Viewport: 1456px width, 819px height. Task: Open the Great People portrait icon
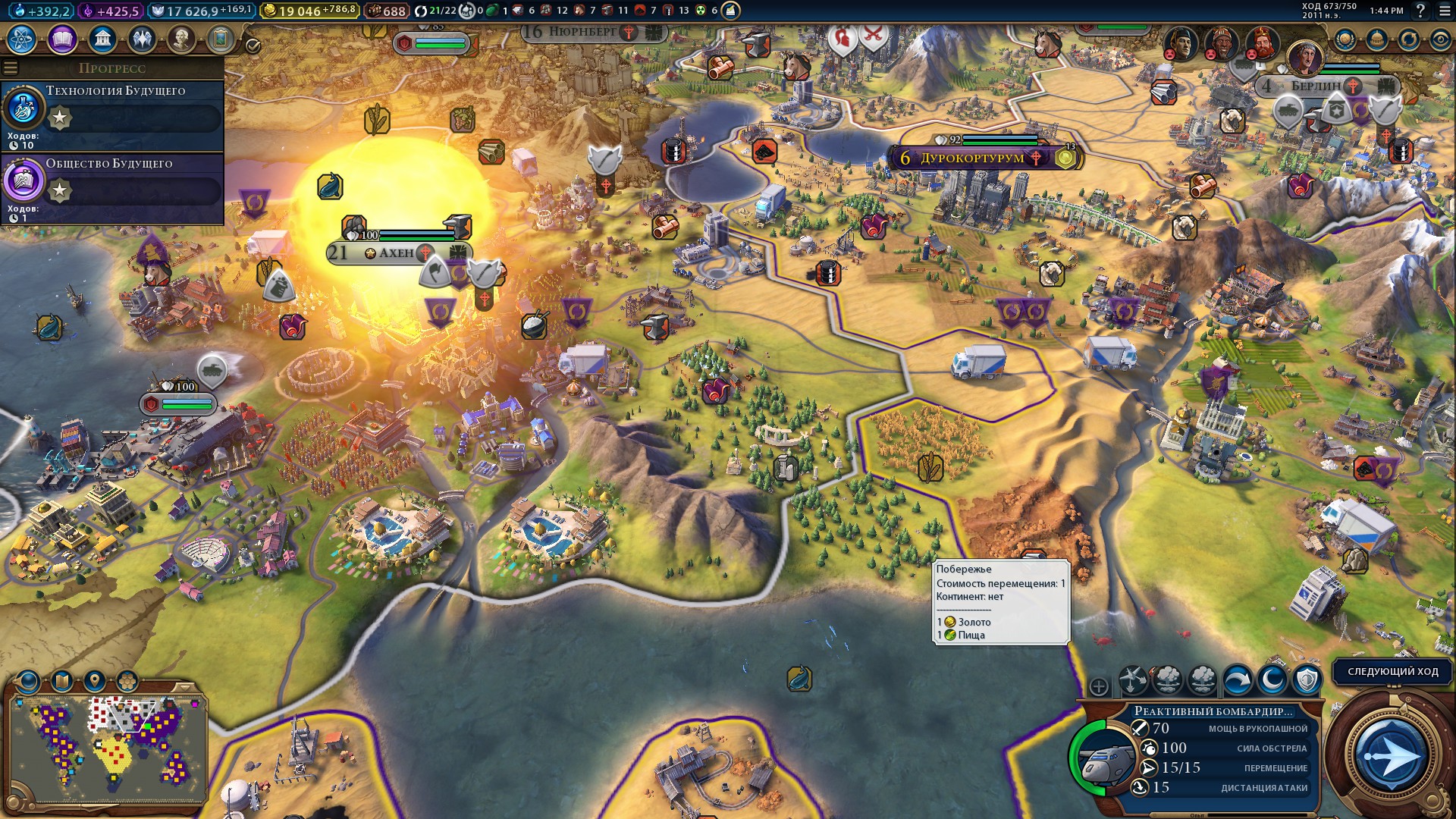click(x=182, y=36)
